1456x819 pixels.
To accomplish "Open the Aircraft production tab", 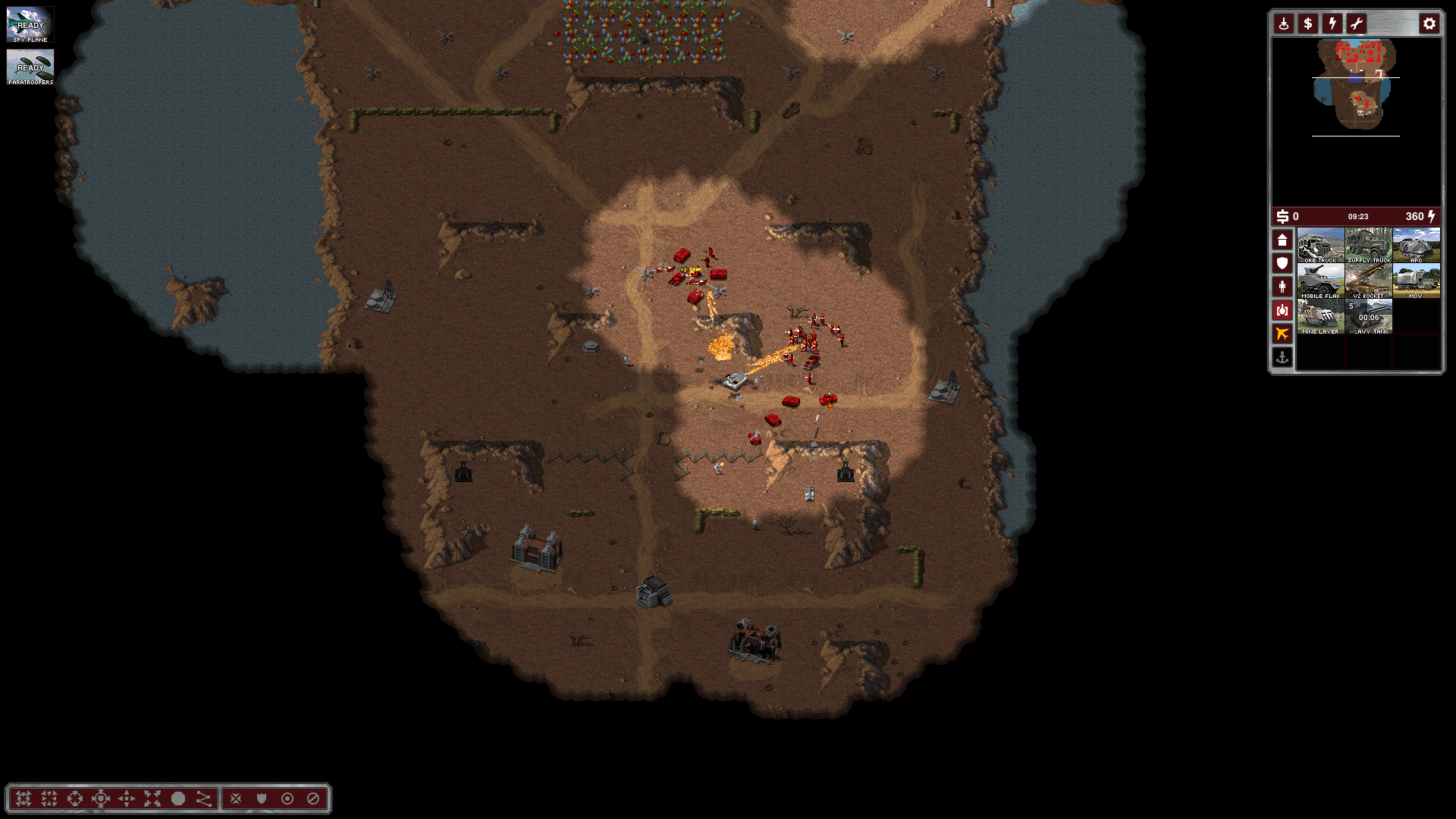I will point(1282,334).
